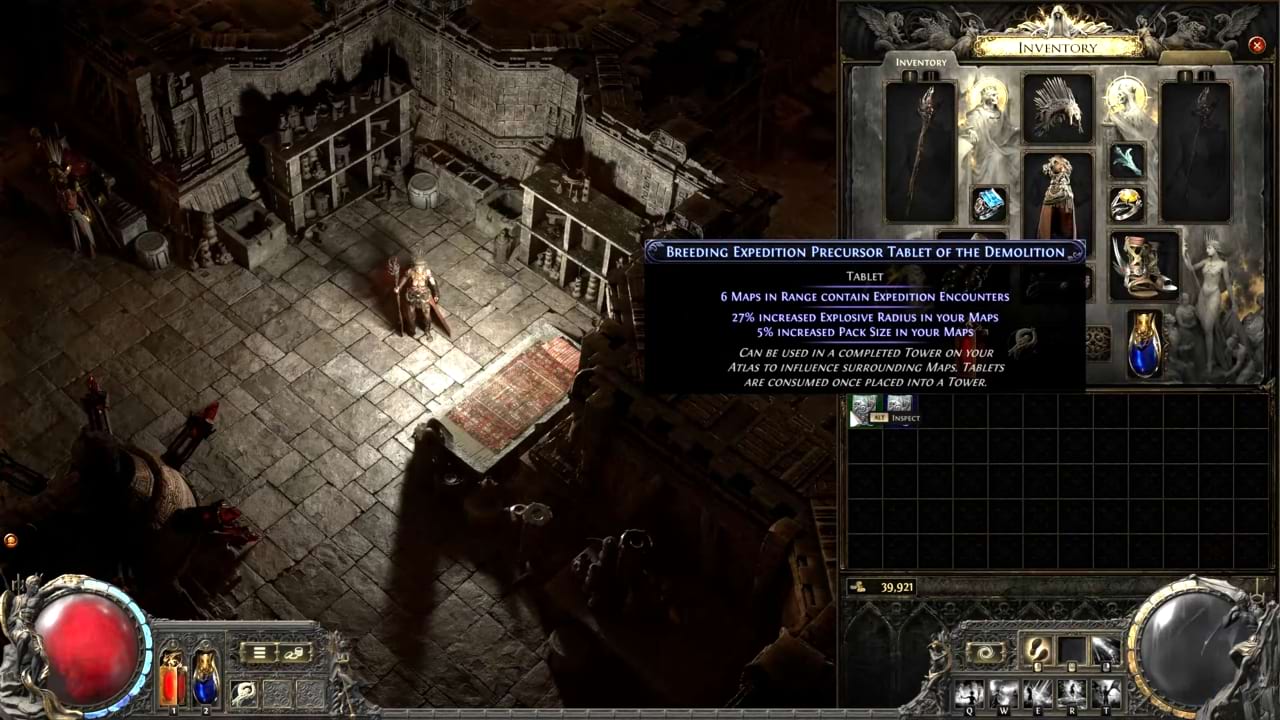Image resolution: width=1280 pixels, height=720 pixels.
Task: Activate the skill bound to T
Action: pos(1106,692)
